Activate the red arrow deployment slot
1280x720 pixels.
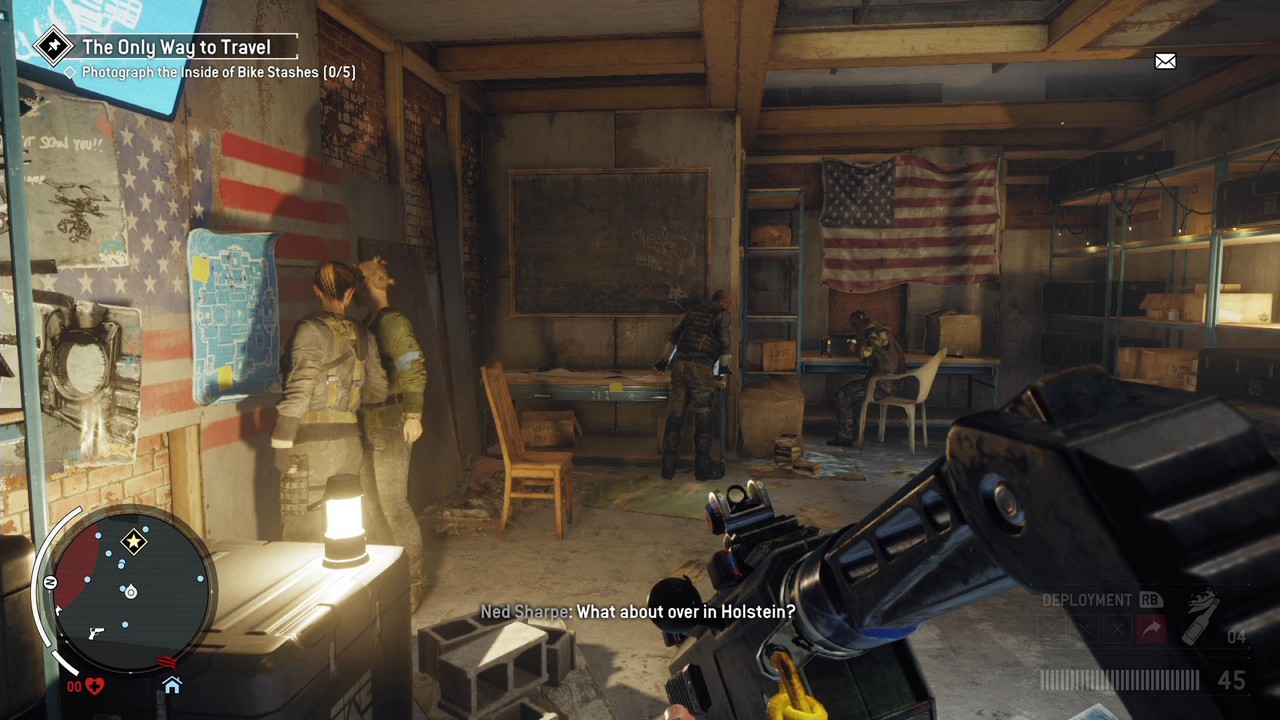1152,629
